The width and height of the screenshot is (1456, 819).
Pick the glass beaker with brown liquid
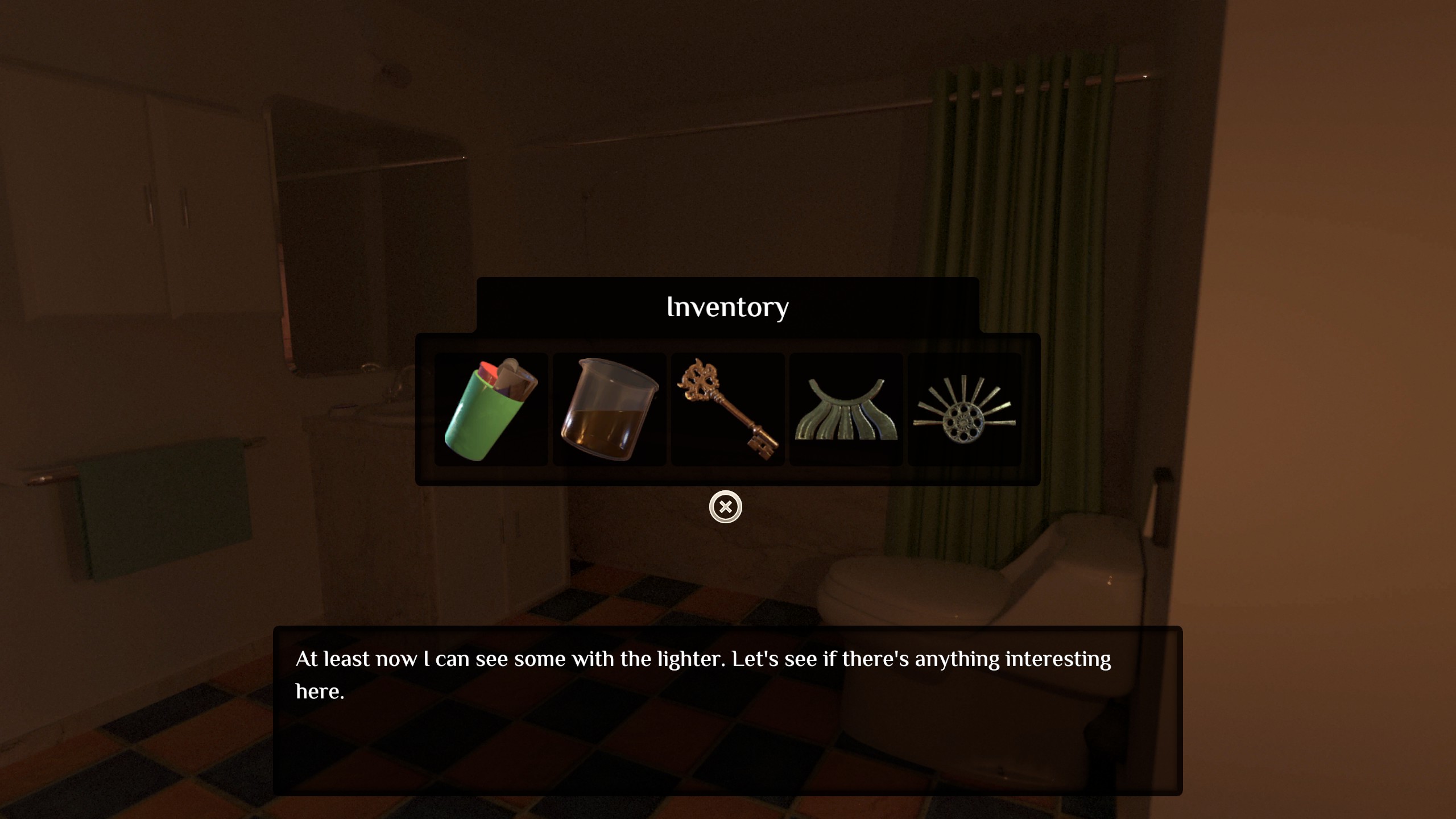pos(609,409)
